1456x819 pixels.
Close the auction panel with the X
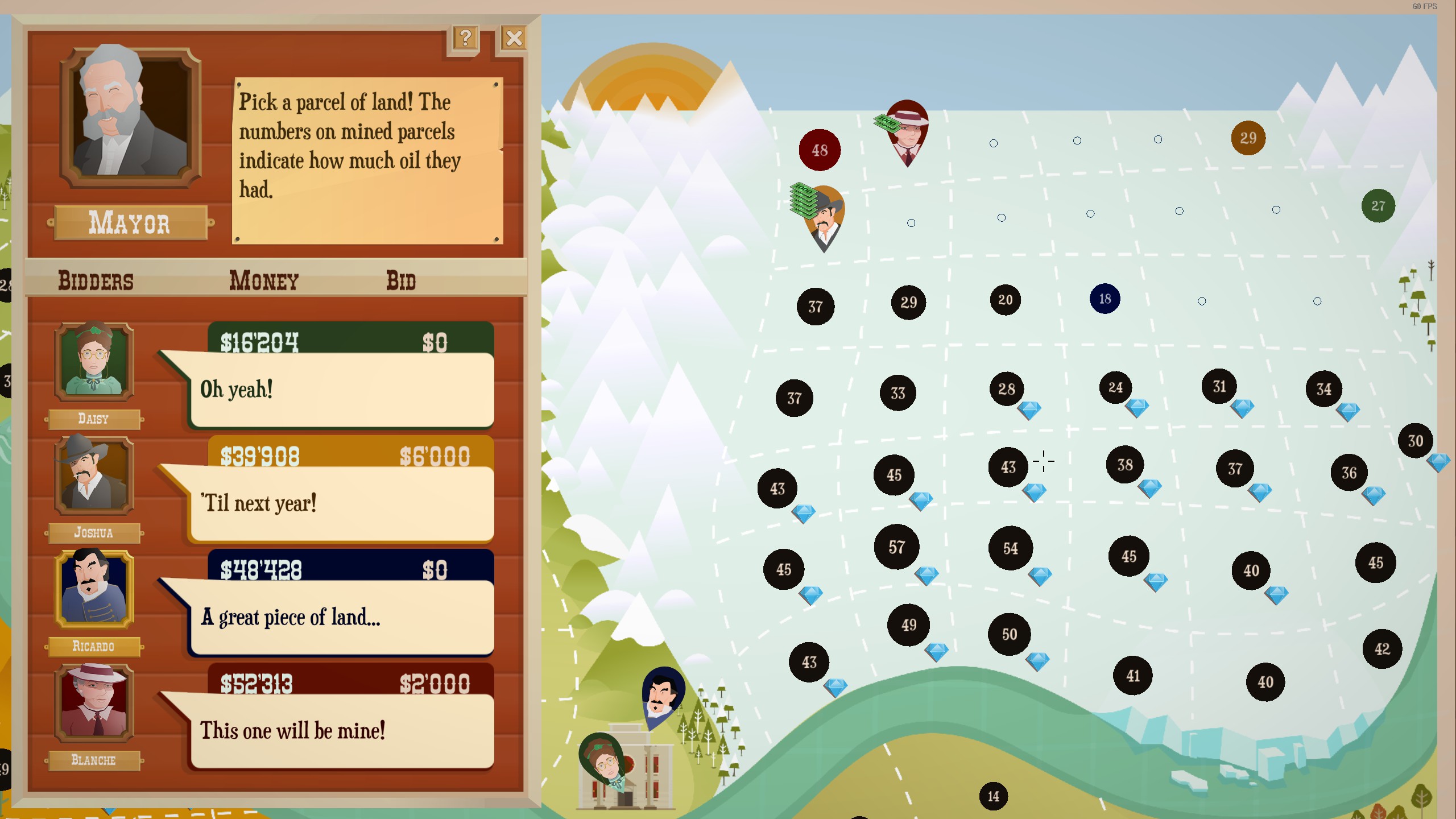click(x=514, y=39)
